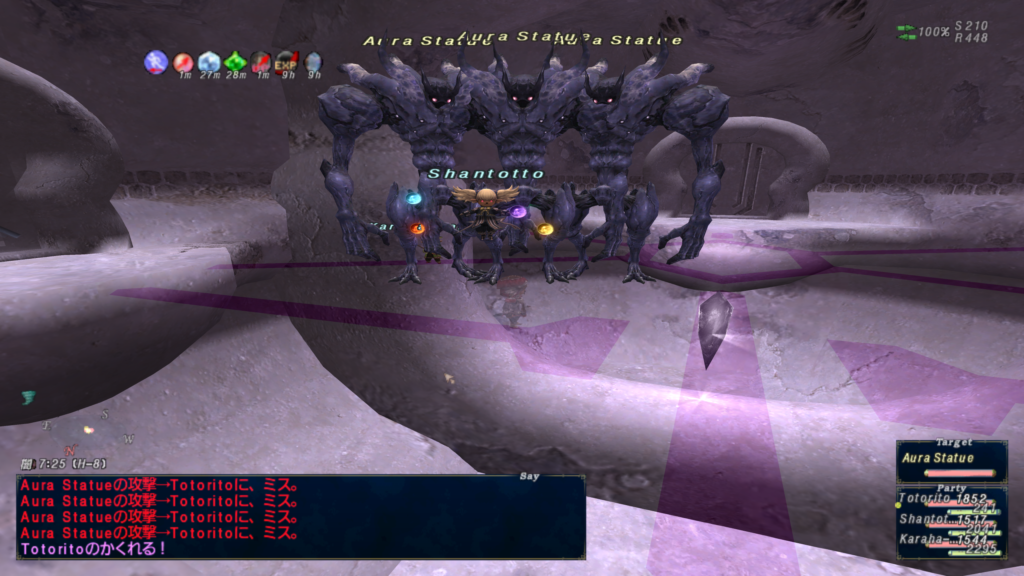The image size is (1024, 576).
Task: Click the green crystal buff icon
Action: [x=235, y=62]
